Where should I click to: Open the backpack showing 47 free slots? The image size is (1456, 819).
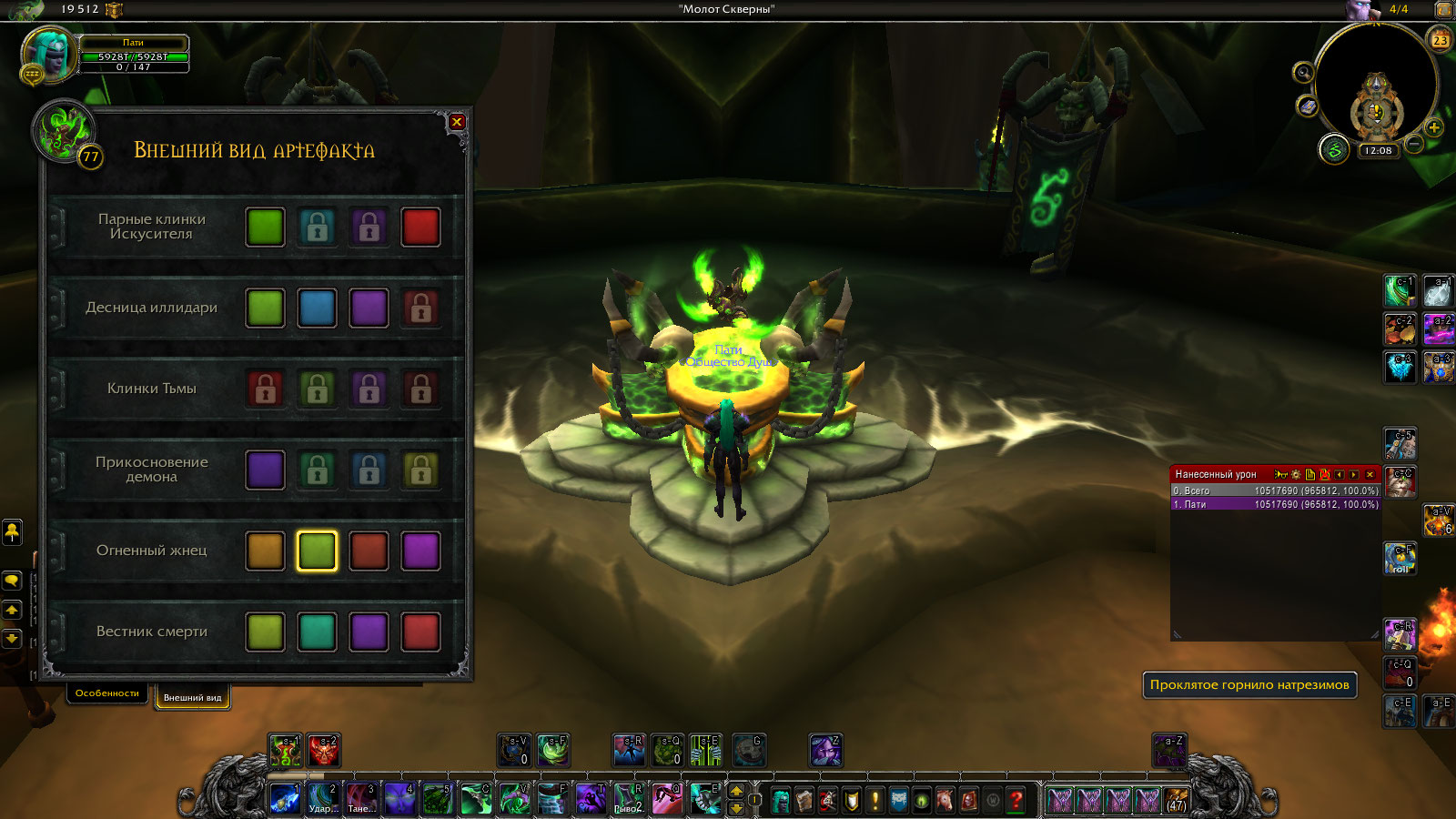(x=1177, y=801)
